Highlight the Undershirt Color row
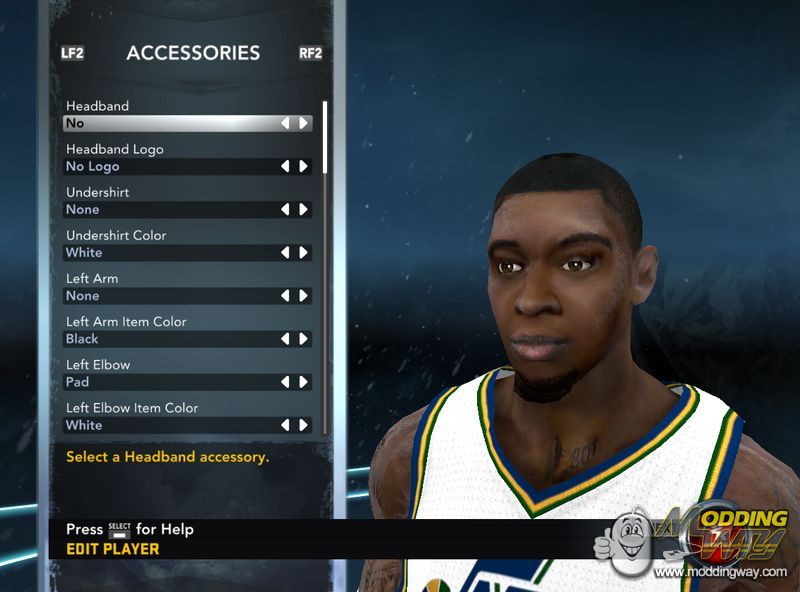This screenshot has width=800, height=592. (170, 253)
